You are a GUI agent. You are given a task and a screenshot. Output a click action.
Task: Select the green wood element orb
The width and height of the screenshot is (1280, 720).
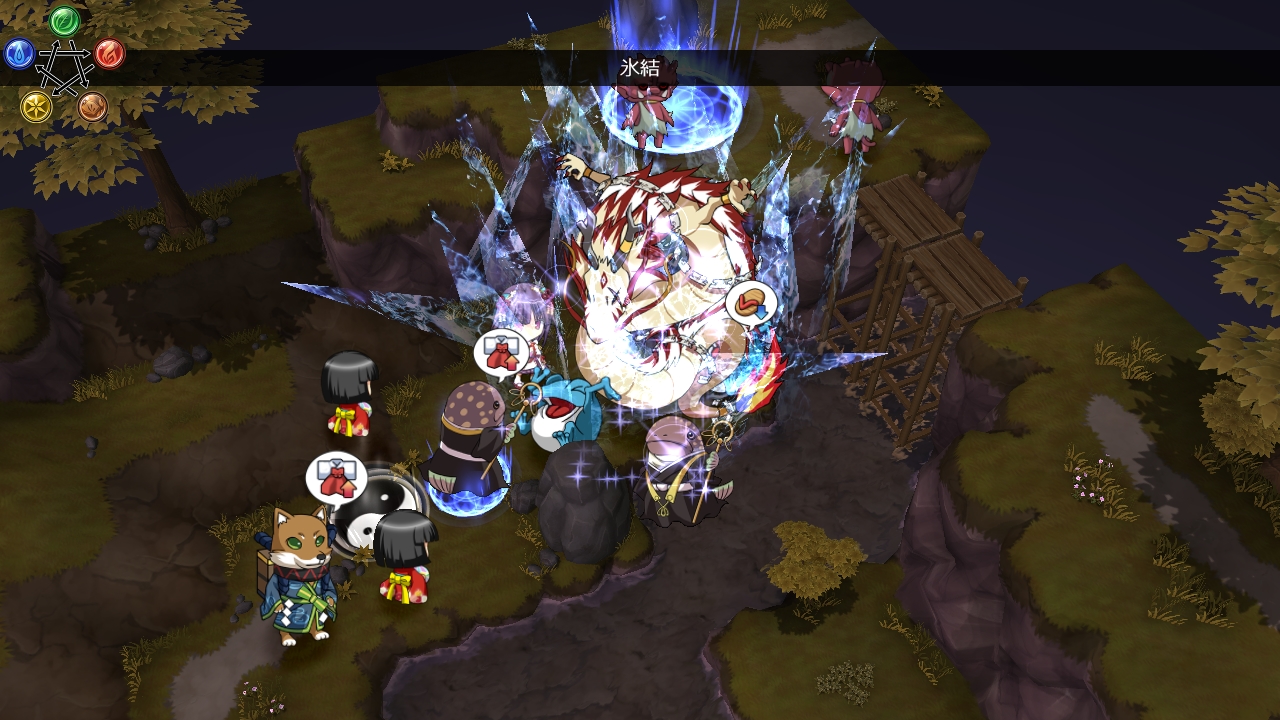(64, 20)
